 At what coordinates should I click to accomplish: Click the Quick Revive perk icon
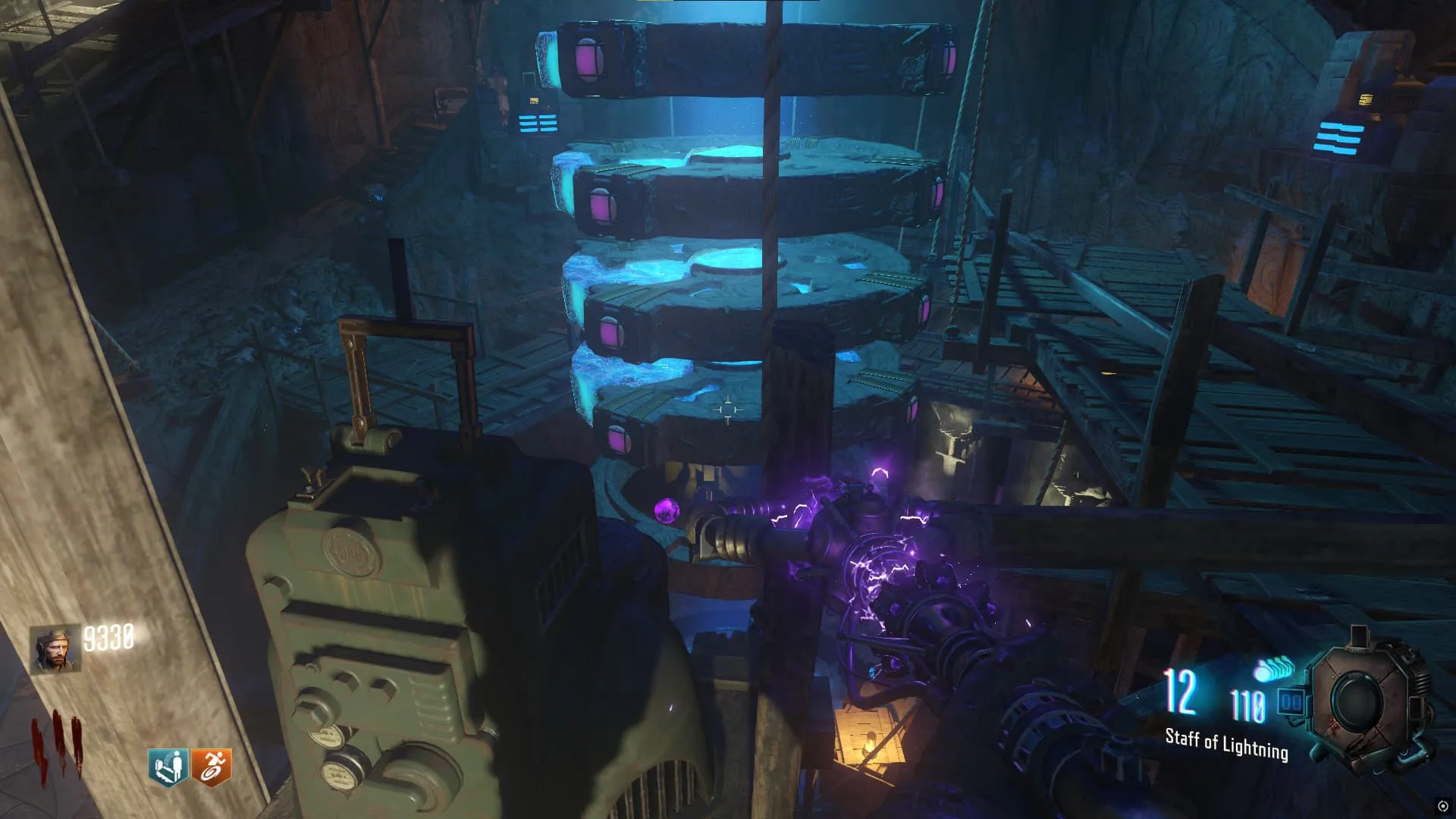pos(168,767)
